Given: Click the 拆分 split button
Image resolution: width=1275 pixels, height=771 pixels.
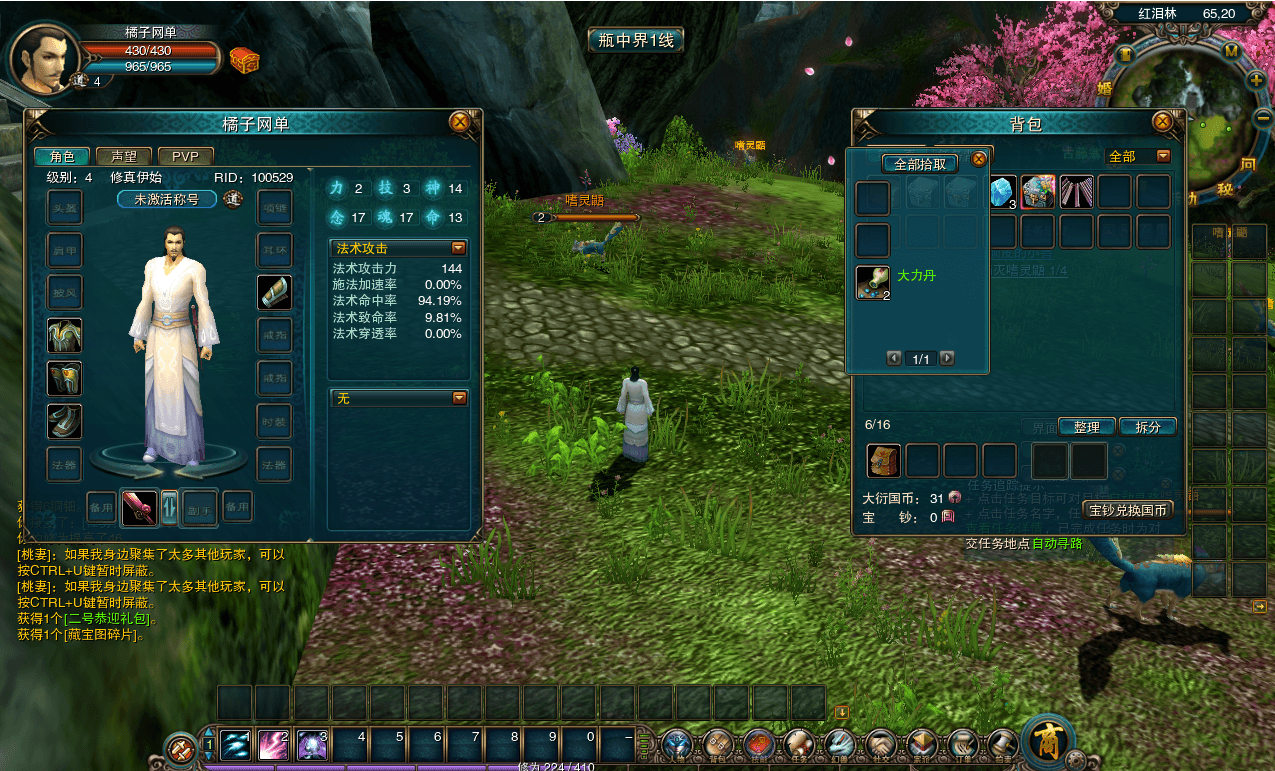Looking at the screenshot, I should point(1147,427).
